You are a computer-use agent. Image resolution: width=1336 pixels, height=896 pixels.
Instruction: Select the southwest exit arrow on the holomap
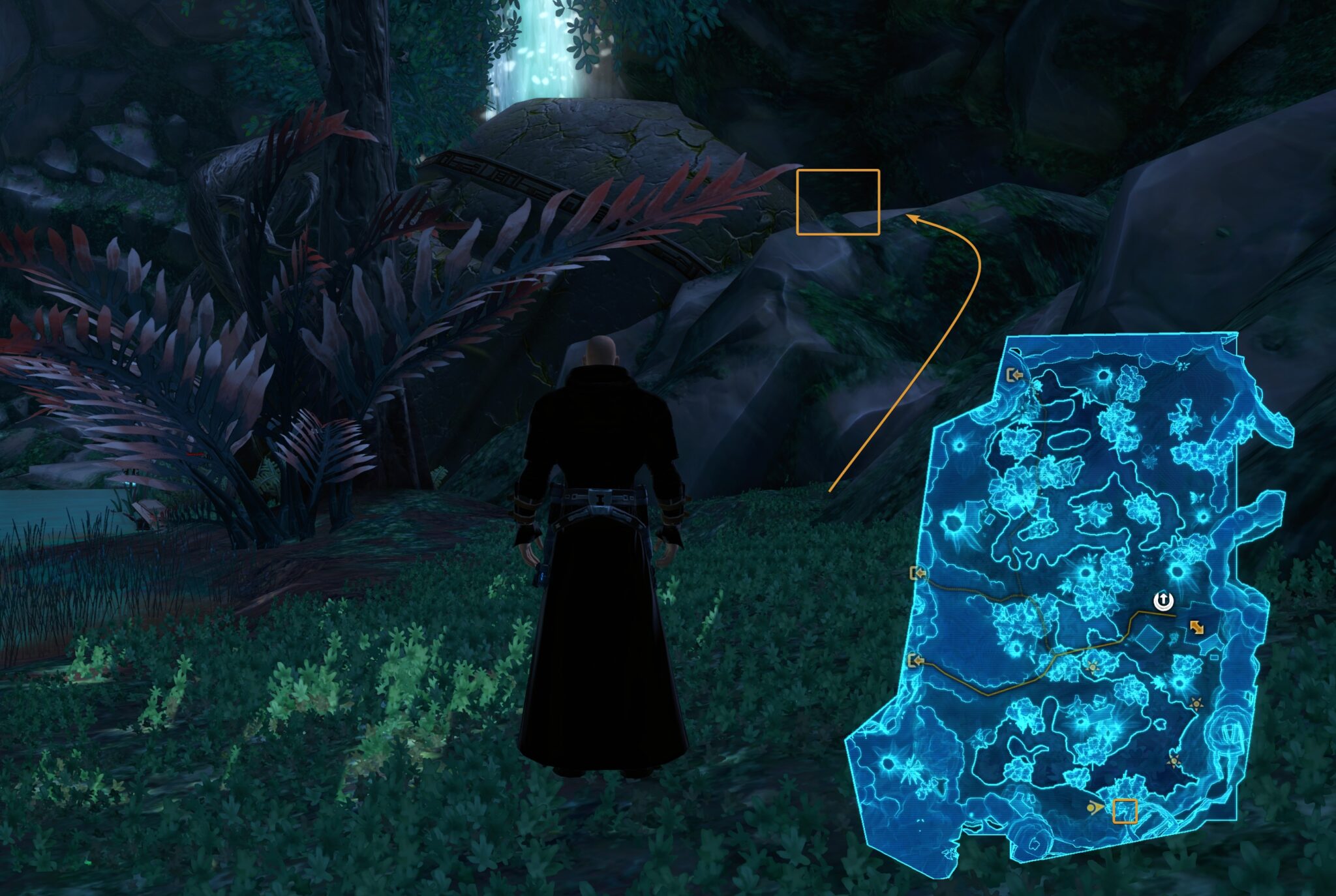click(x=918, y=661)
